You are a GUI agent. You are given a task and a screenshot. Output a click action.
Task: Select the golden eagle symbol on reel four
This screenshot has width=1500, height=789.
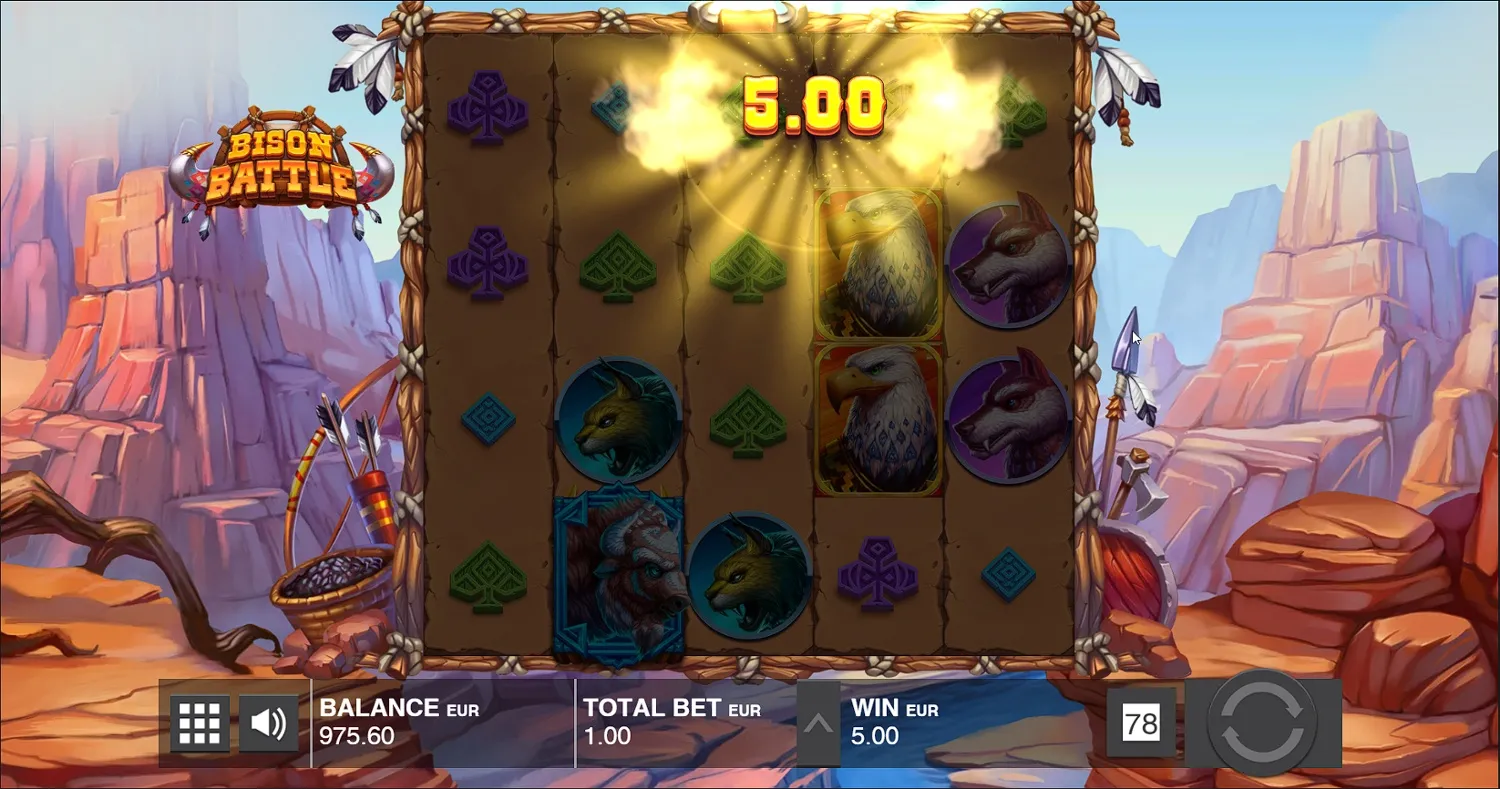click(x=876, y=262)
